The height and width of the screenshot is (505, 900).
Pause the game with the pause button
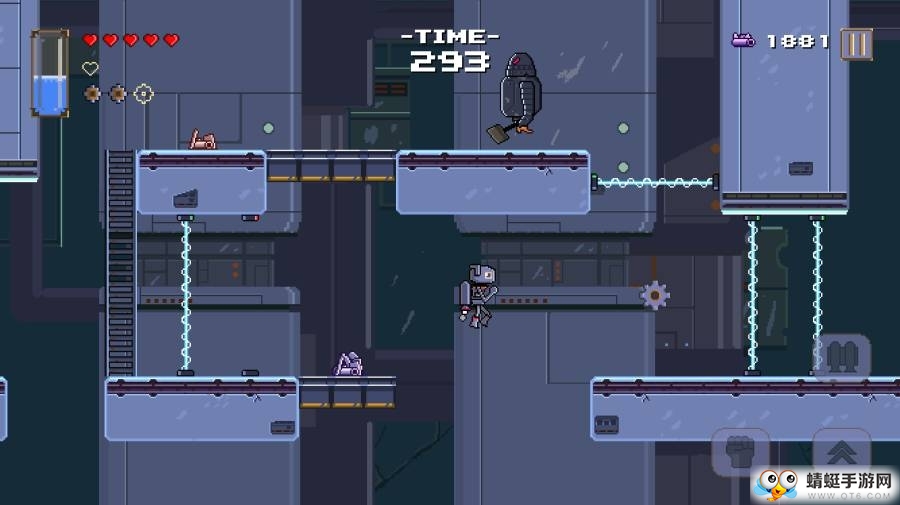856,43
